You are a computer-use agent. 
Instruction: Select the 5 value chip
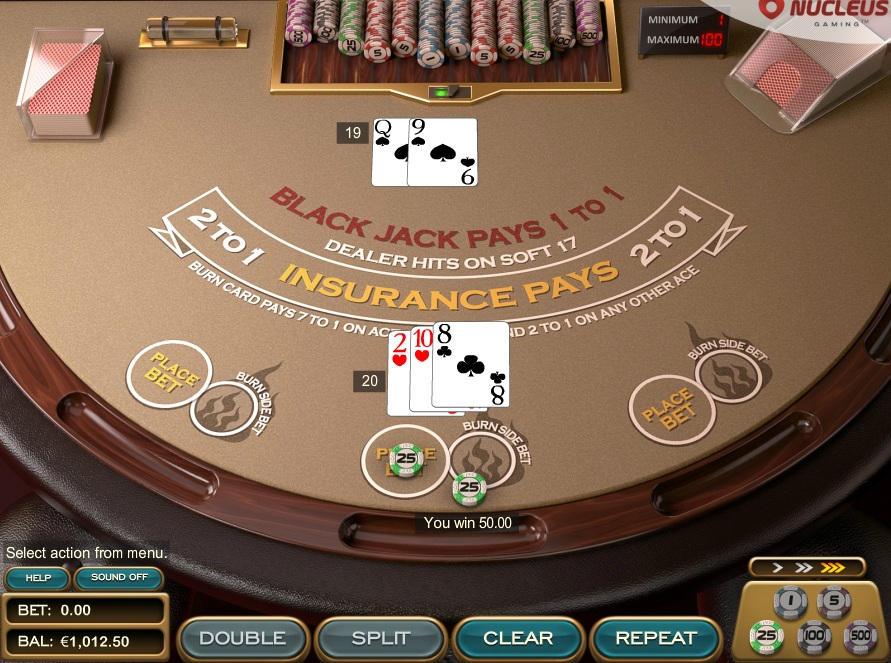(833, 602)
